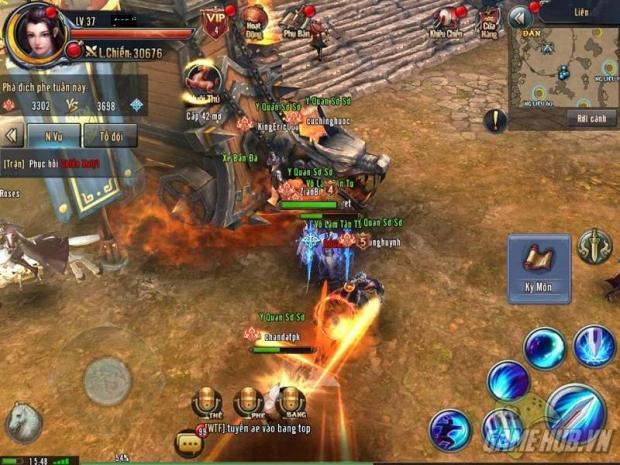Select the Bang guild voice microphone

tap(290, 402)
